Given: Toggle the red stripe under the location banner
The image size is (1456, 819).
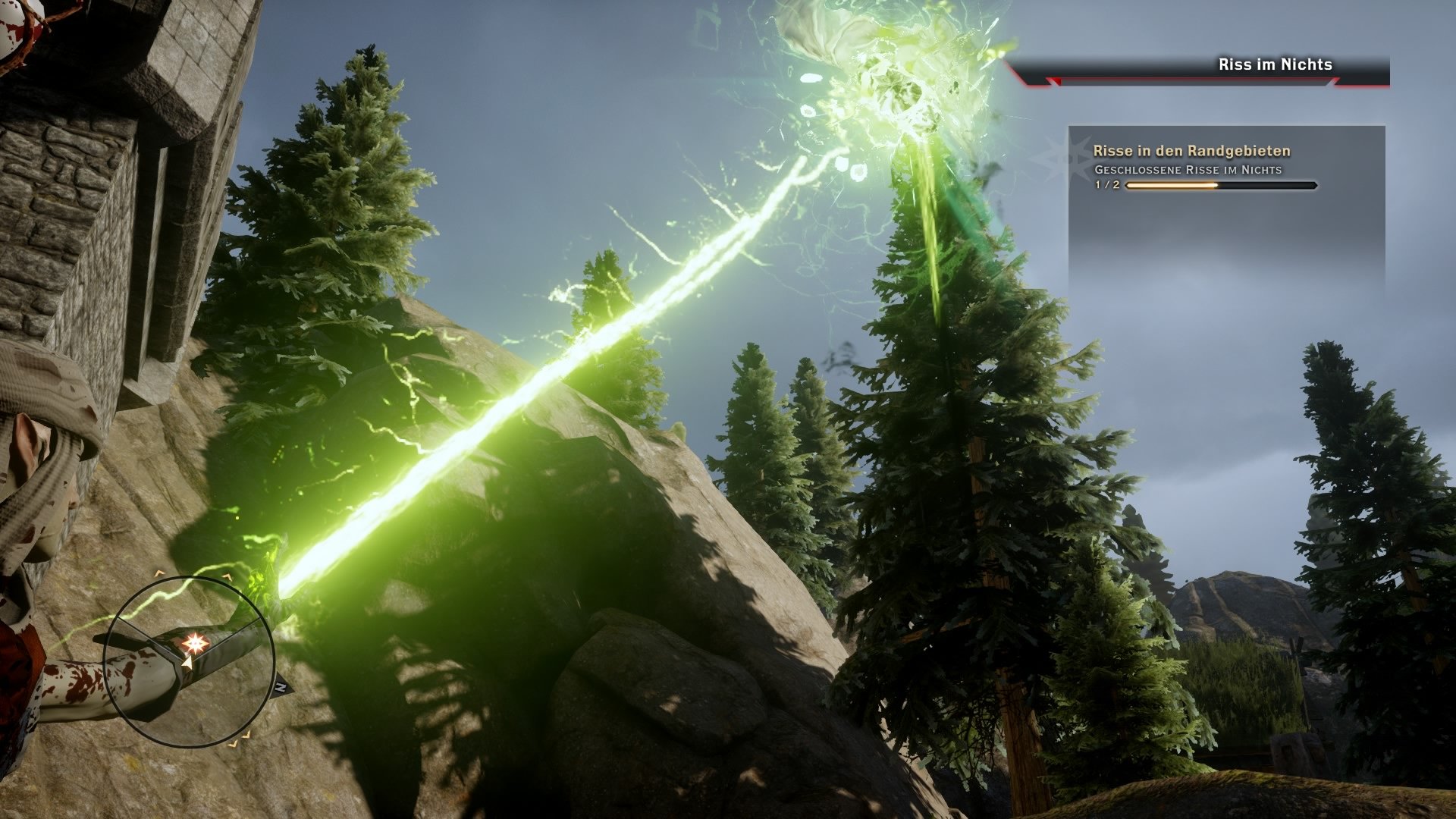Looking at the screenshot, I should tap(1213, 83).
